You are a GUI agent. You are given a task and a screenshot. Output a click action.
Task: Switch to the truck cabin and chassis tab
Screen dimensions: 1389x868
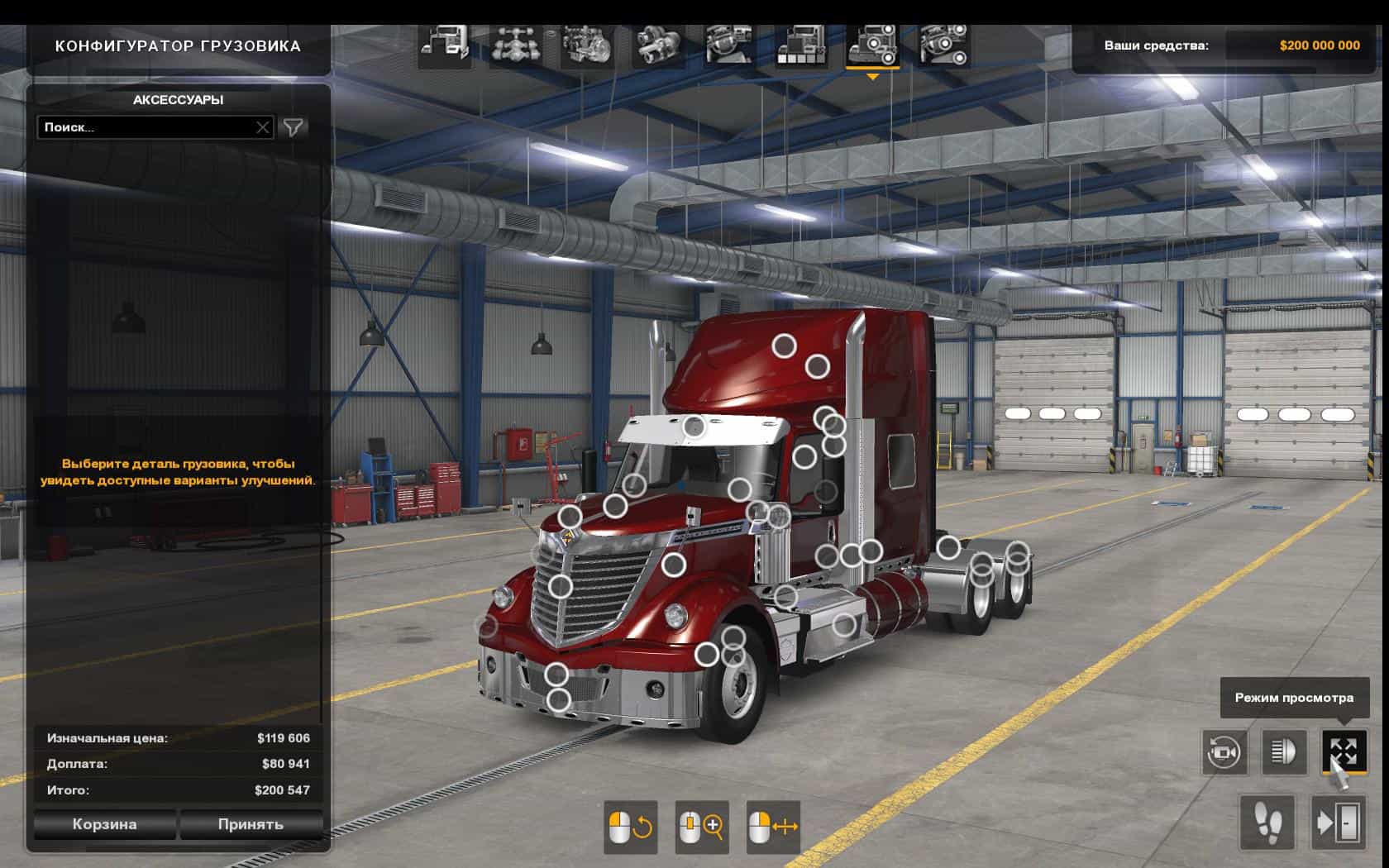(444, 45)
